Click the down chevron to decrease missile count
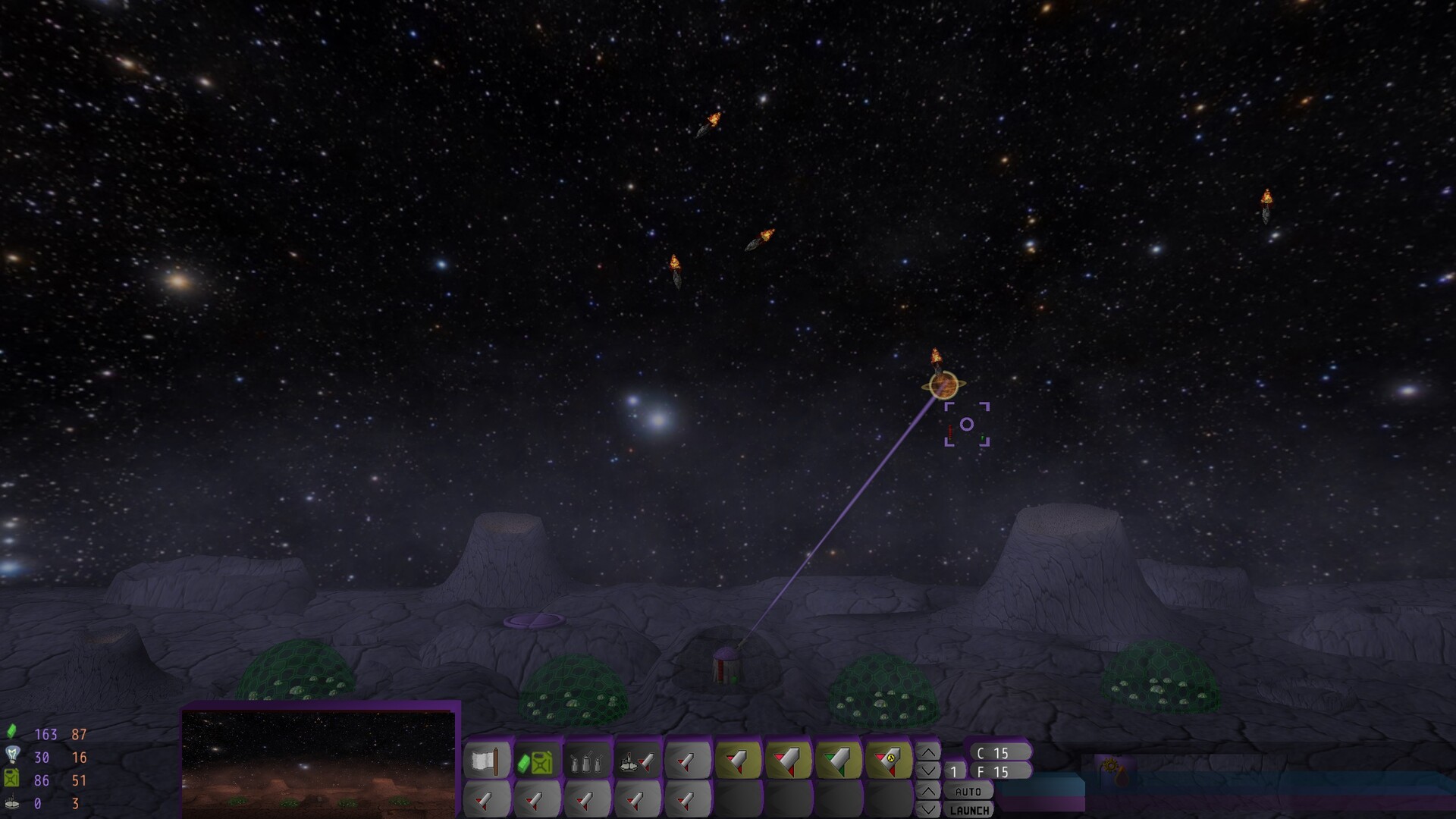 (x=927, y=770)
